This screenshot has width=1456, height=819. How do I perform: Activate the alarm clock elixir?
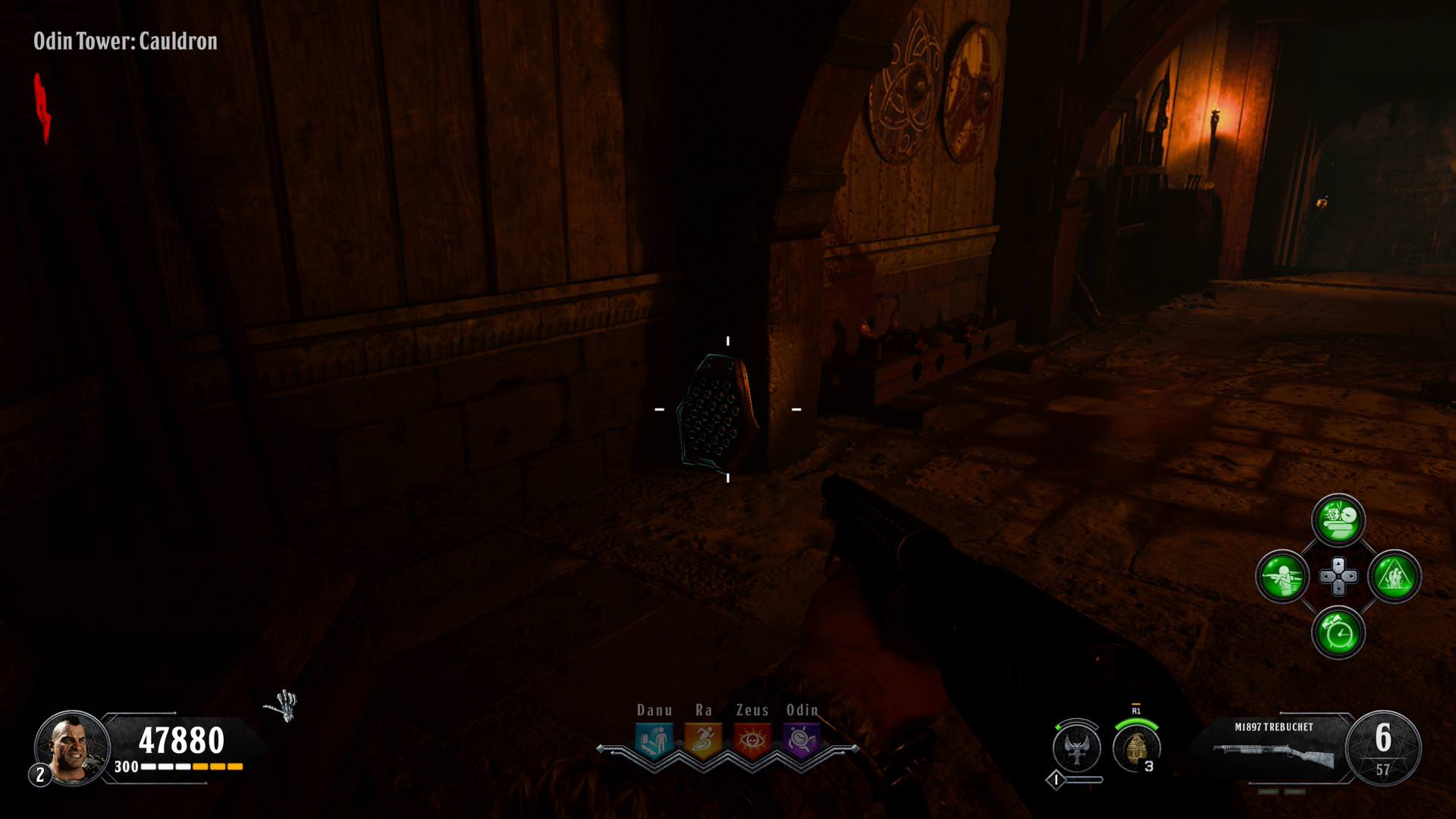pyautogui.click(x=1338, y=632)
